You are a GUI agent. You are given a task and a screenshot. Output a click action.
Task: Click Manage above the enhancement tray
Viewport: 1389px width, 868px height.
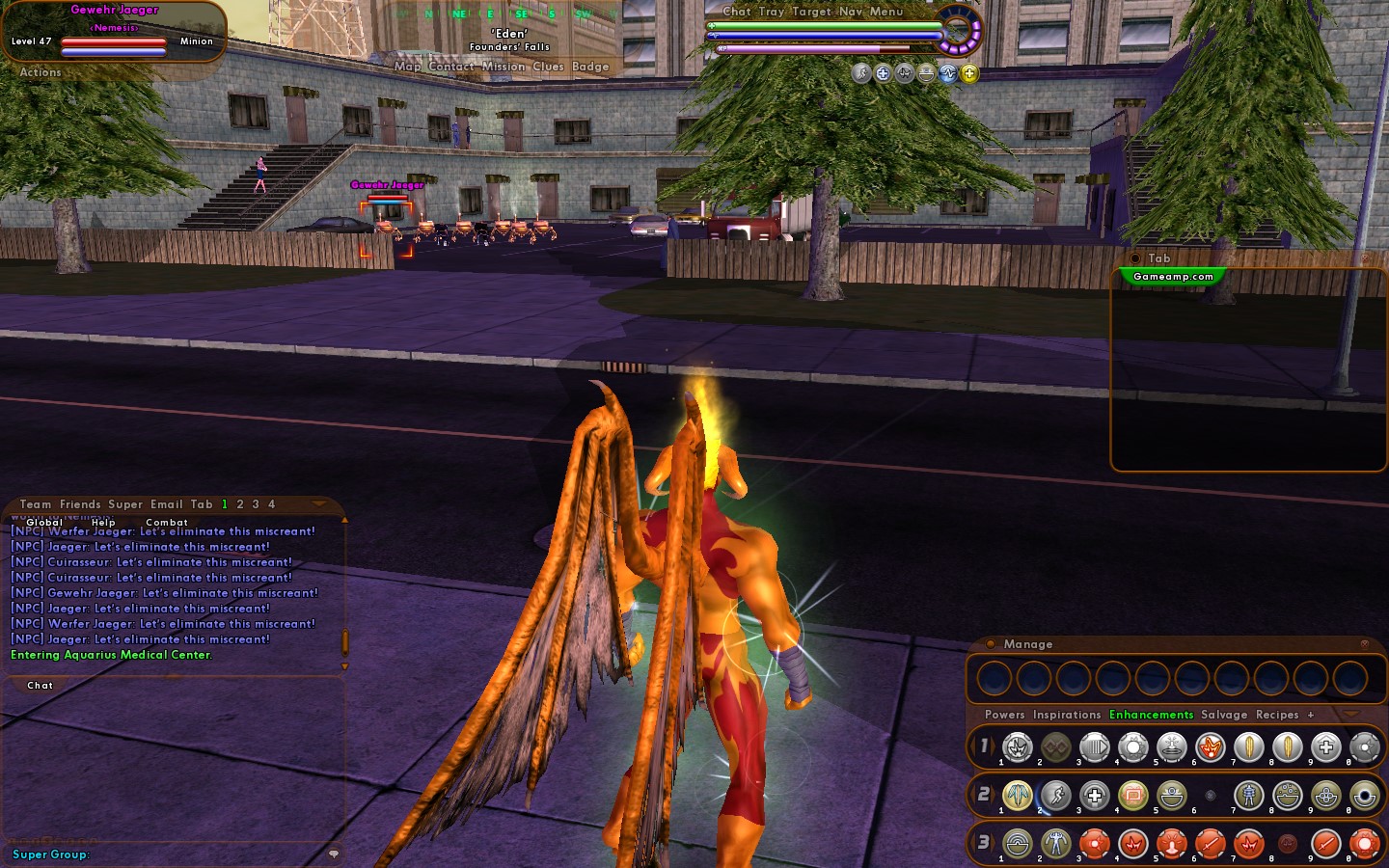1027,644
